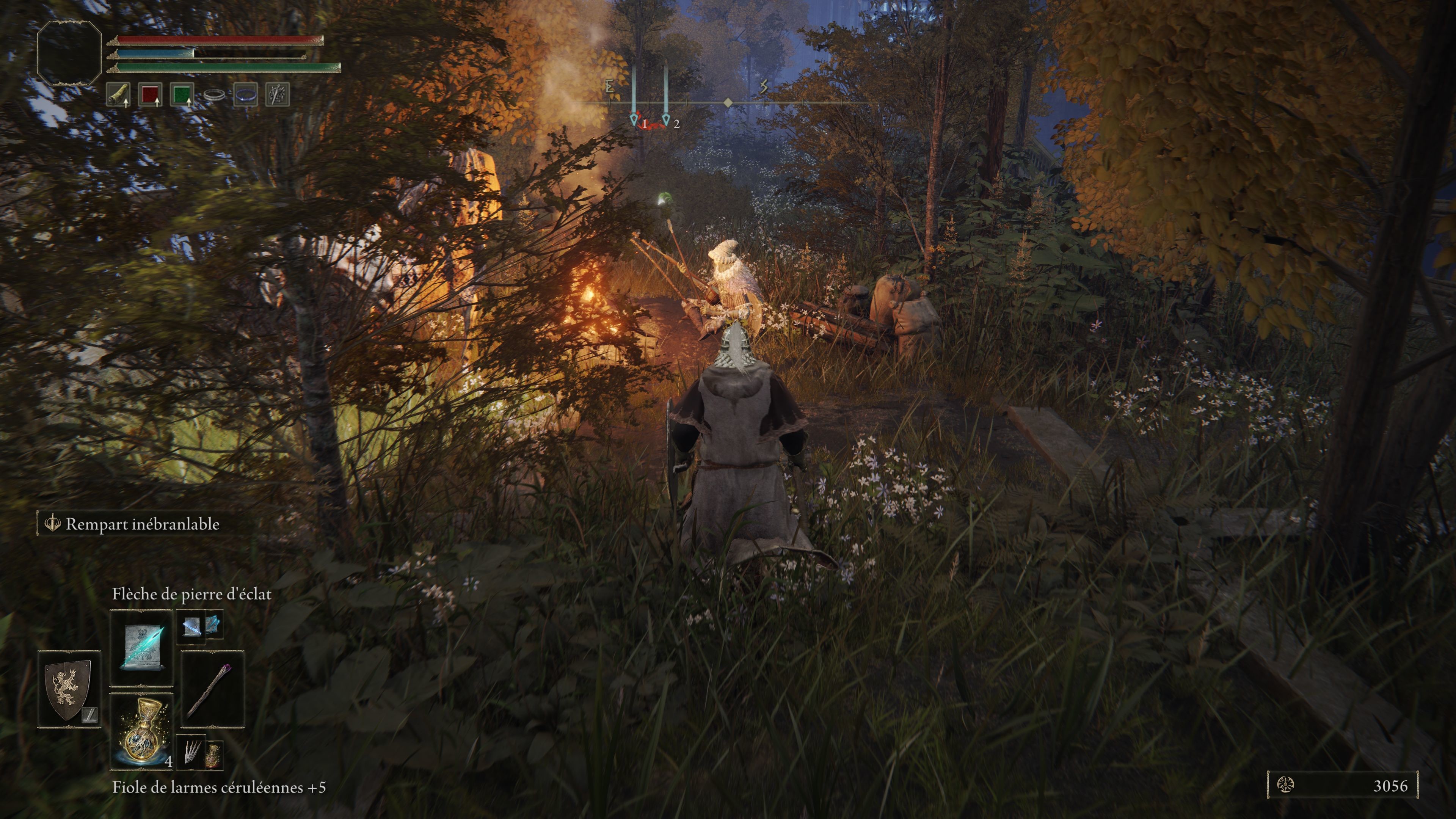Click the octagonal portrait frame
Screen dimensions: 1456x819
tap(69, 53)
